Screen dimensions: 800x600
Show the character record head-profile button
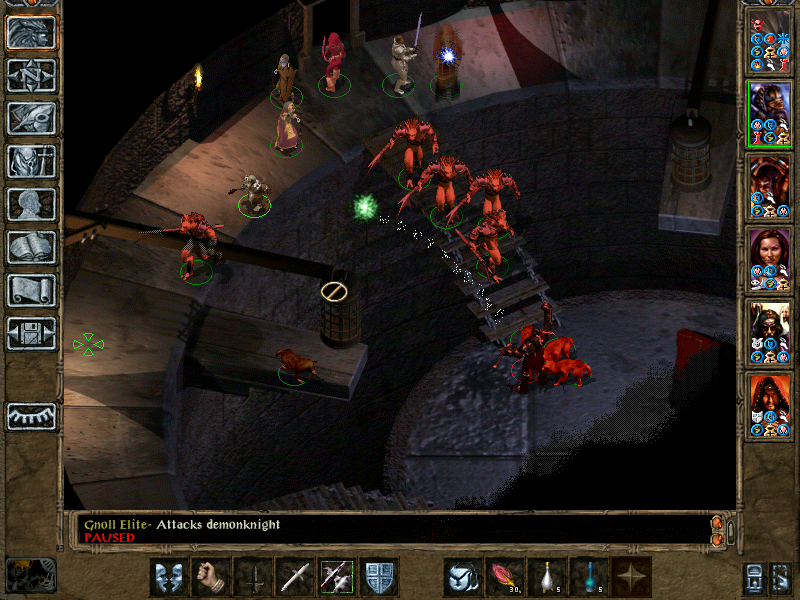tap(32, 204)
